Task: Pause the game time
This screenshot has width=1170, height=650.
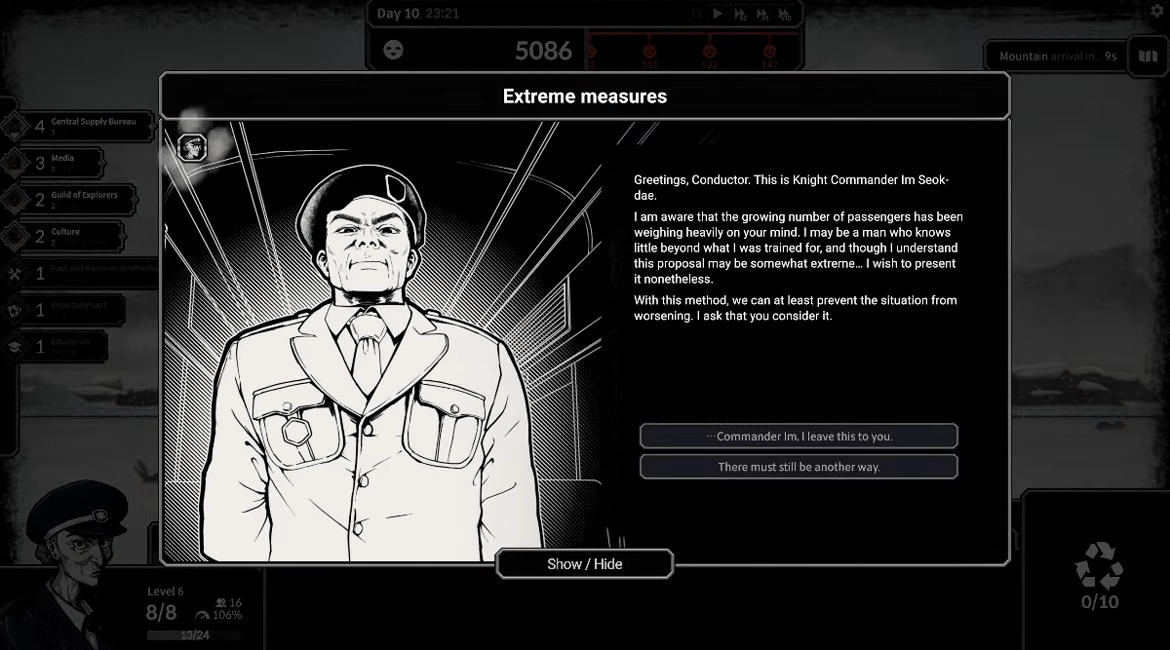Action: pos(696,14)
